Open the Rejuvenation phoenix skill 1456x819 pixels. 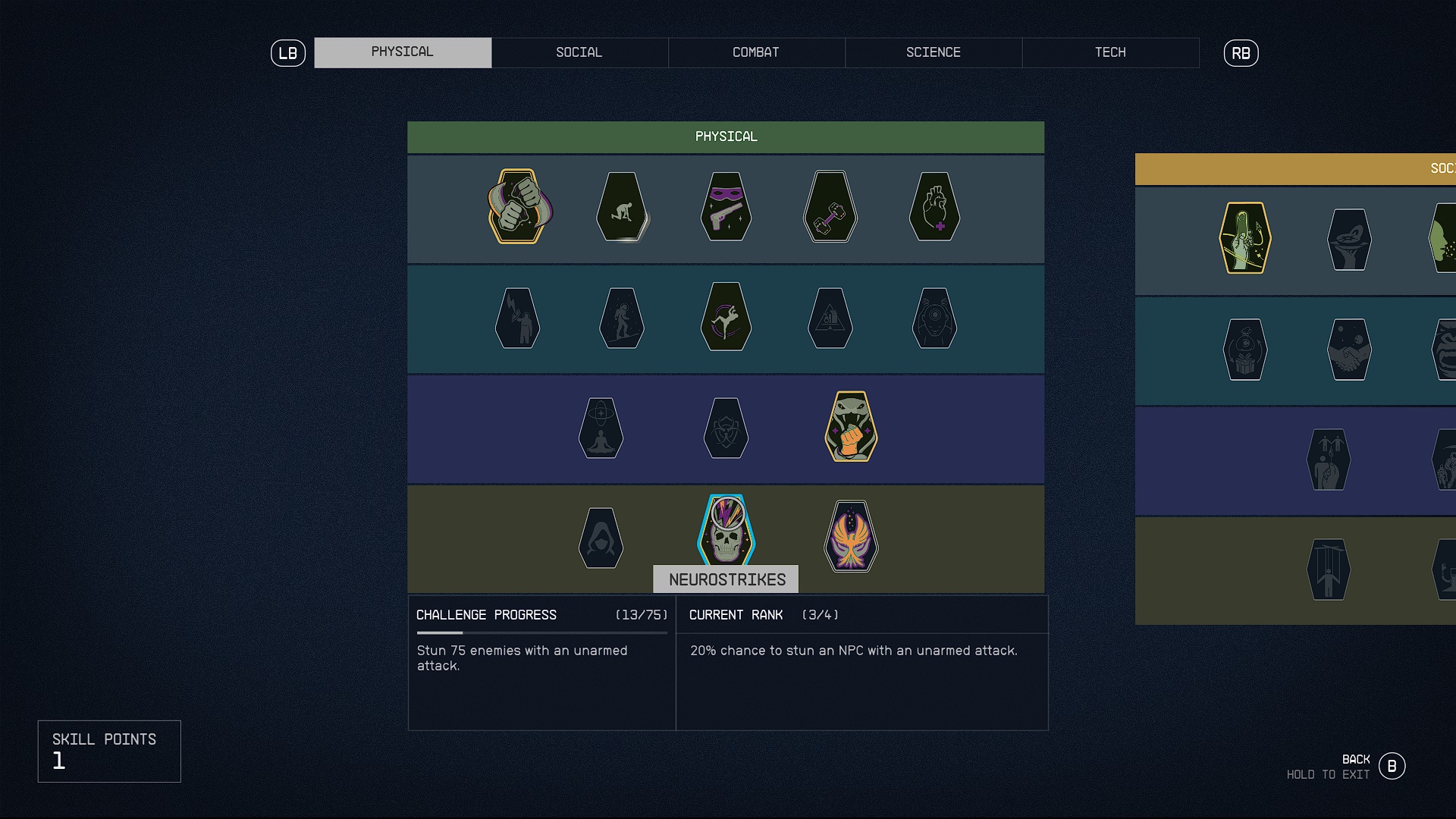pos(852,538)
